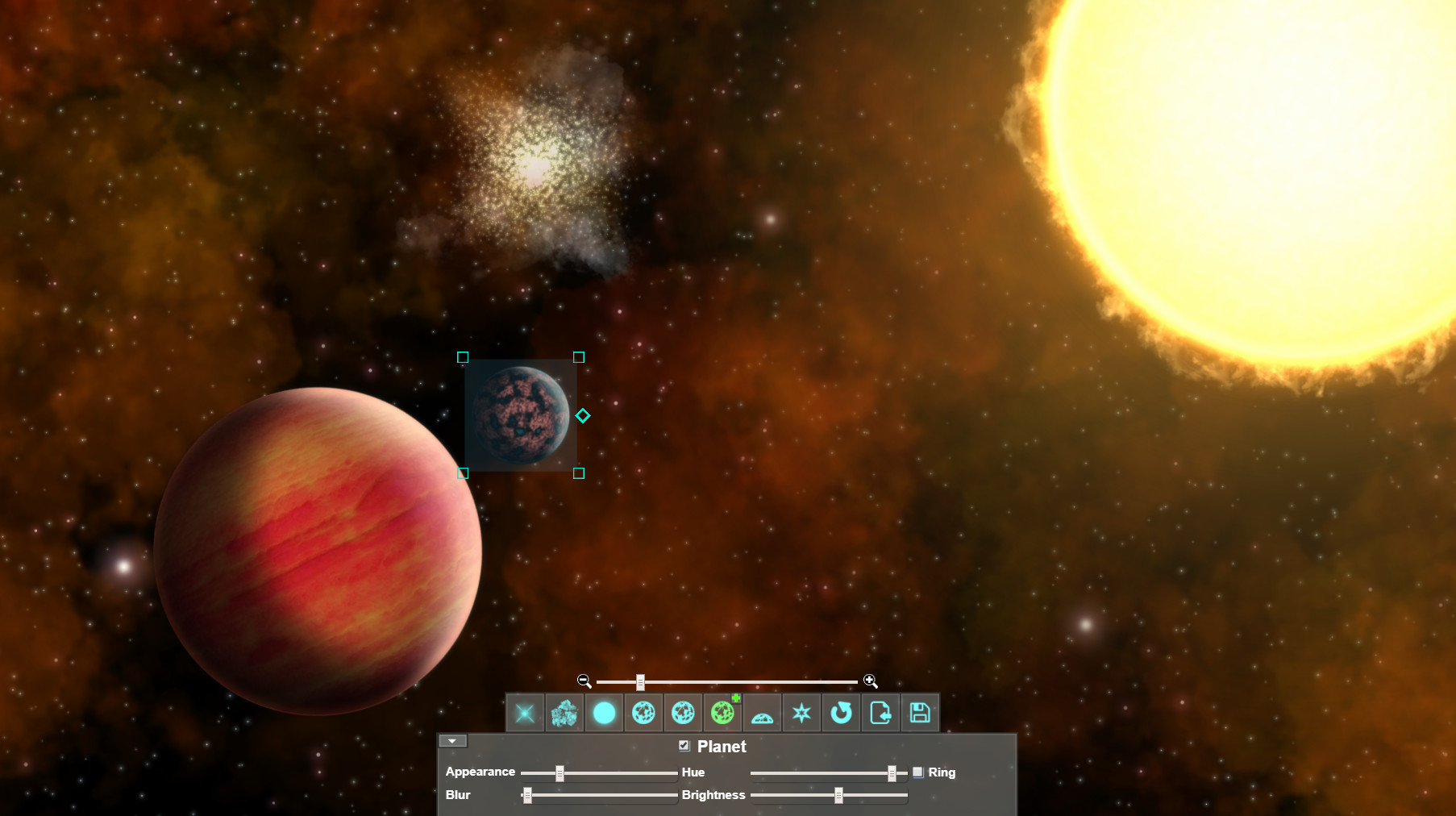The image size is (1456, 816).
Task: Select the bright sun circle tool
Action: (604, 712)
